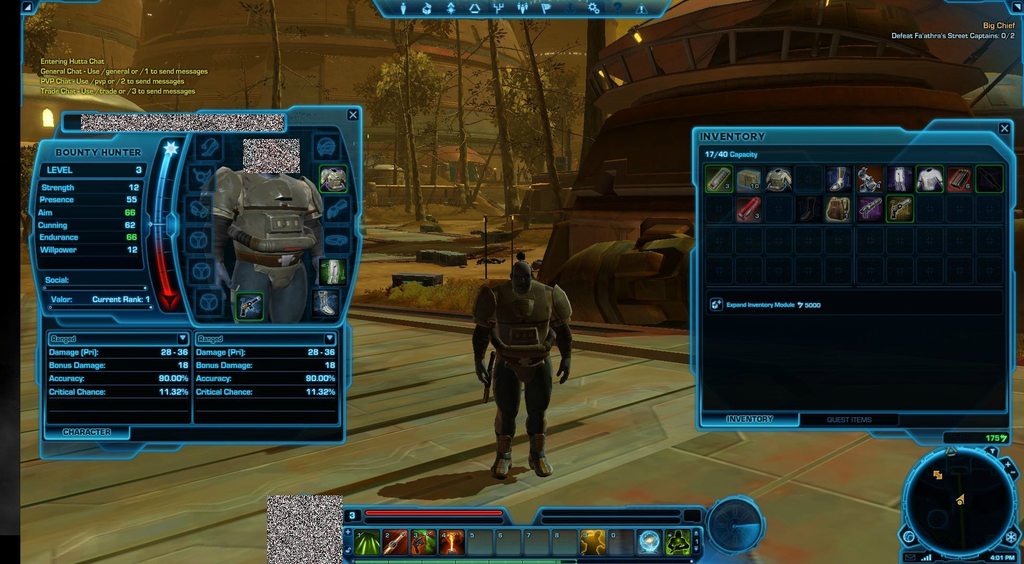This screenshot has height=564, width=1024.
Task: Open the Character tab
Action: coord(87,432)
